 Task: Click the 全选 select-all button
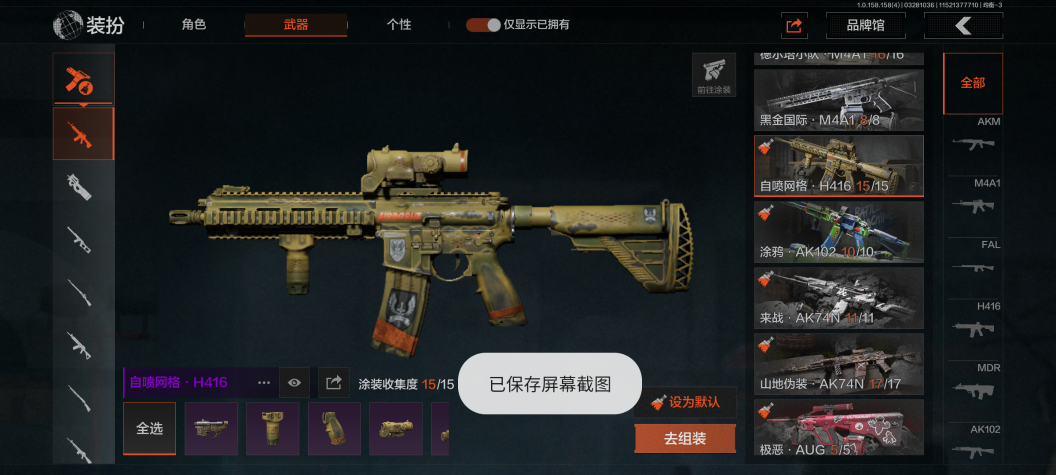149,428
